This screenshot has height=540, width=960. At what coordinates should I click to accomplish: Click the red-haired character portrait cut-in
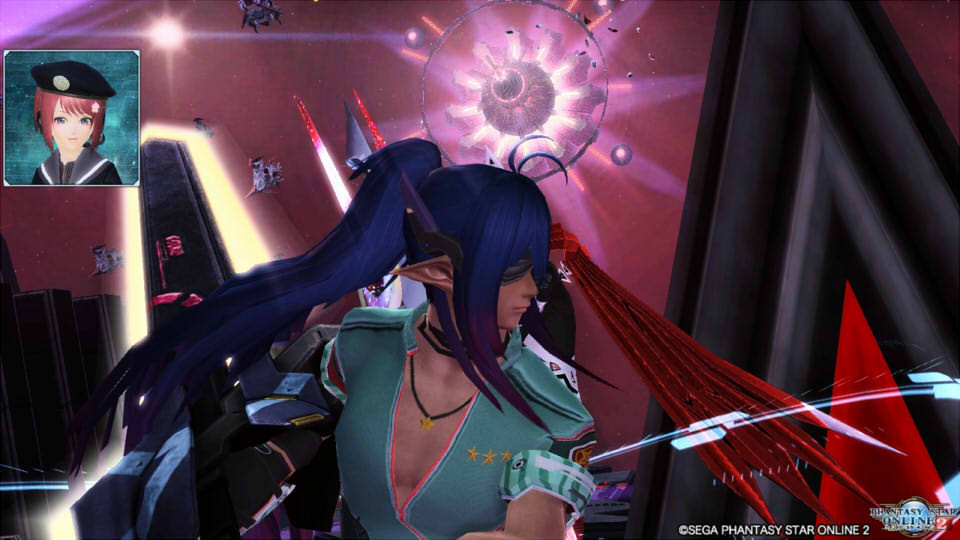(x=72, y=118)
